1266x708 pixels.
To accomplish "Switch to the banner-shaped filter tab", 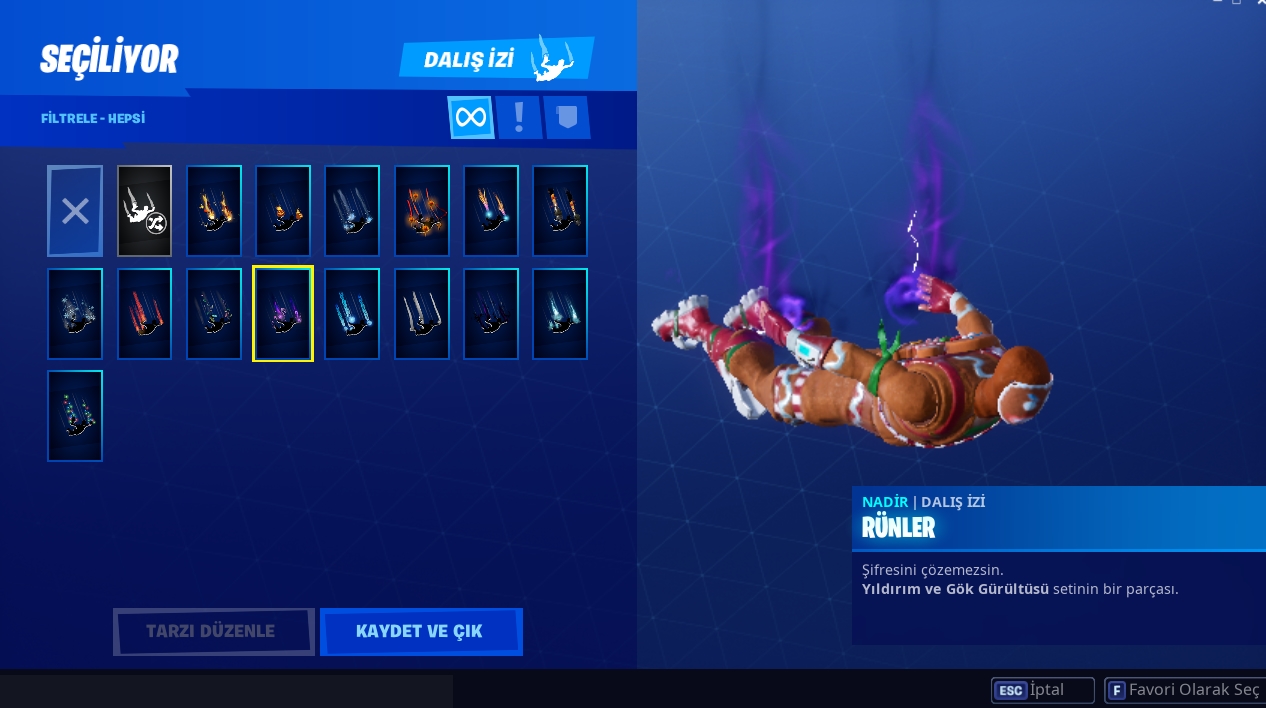I will point(566,118).
